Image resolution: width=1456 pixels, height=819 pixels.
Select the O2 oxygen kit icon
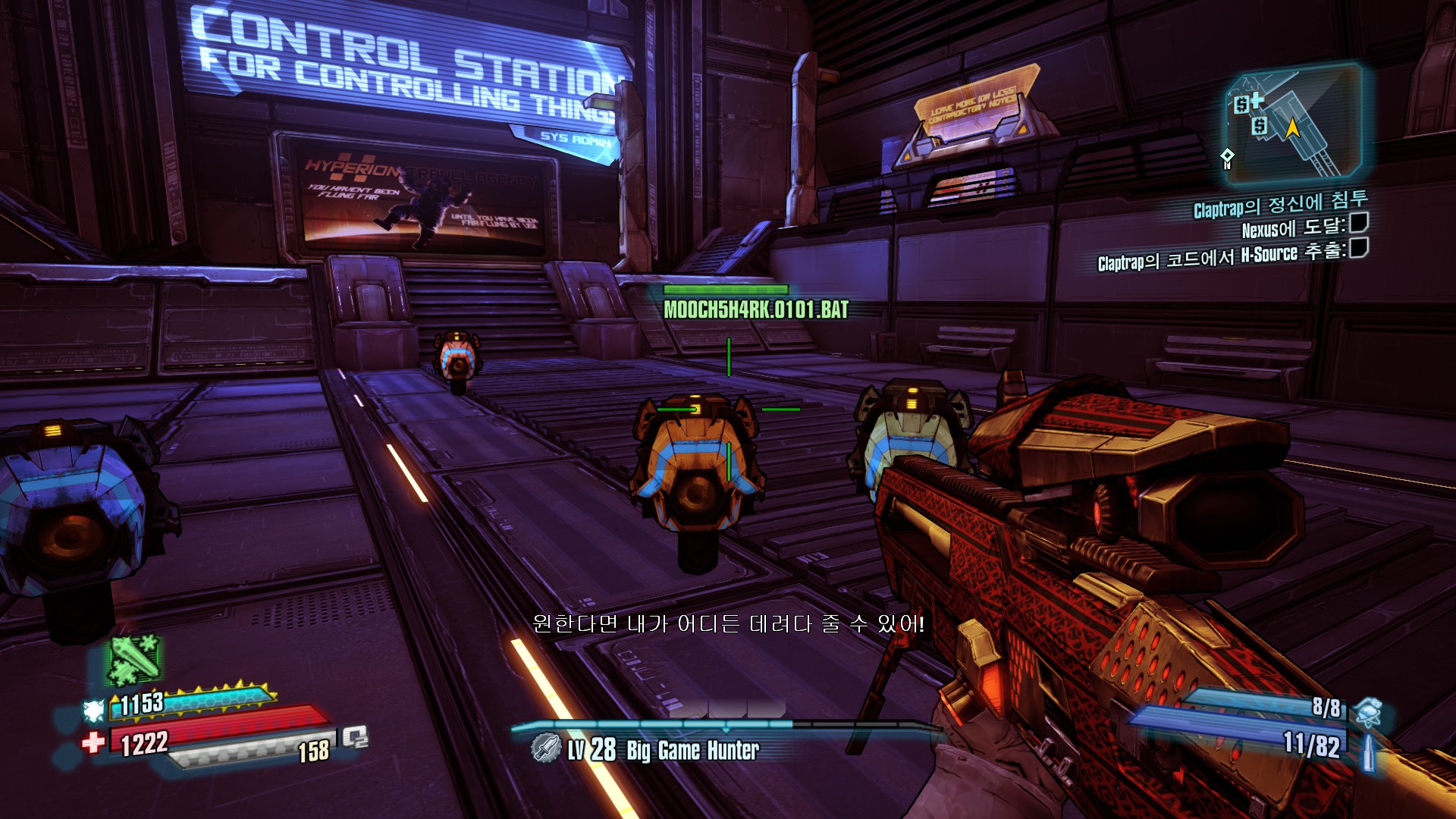click(x=355, y=736)
